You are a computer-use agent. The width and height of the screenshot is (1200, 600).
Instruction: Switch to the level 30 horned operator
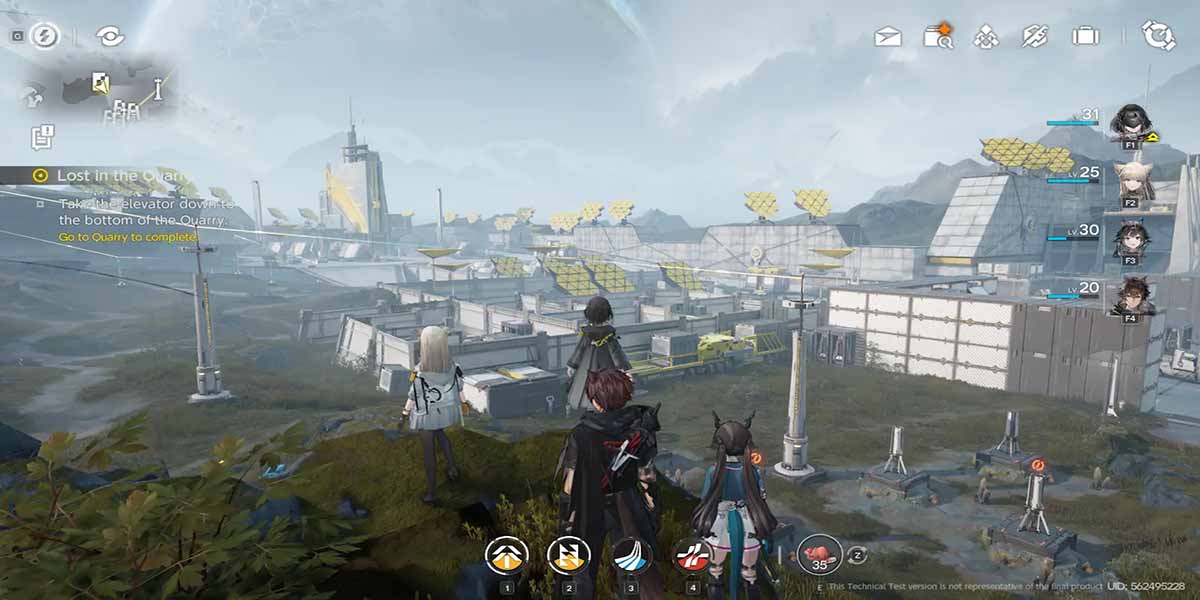(x=1132, y=241)
